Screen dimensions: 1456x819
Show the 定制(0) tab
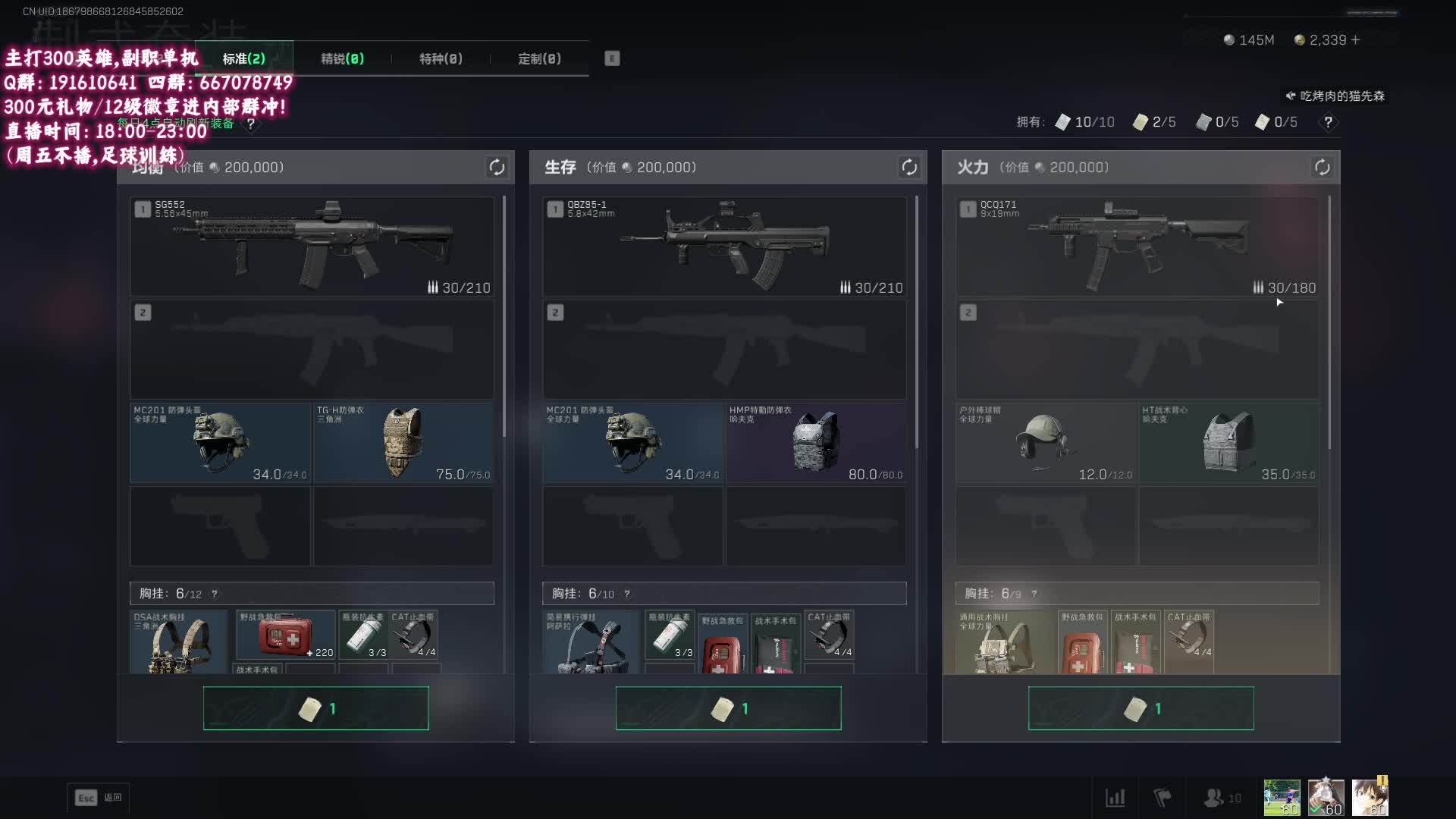click(539, 59)
